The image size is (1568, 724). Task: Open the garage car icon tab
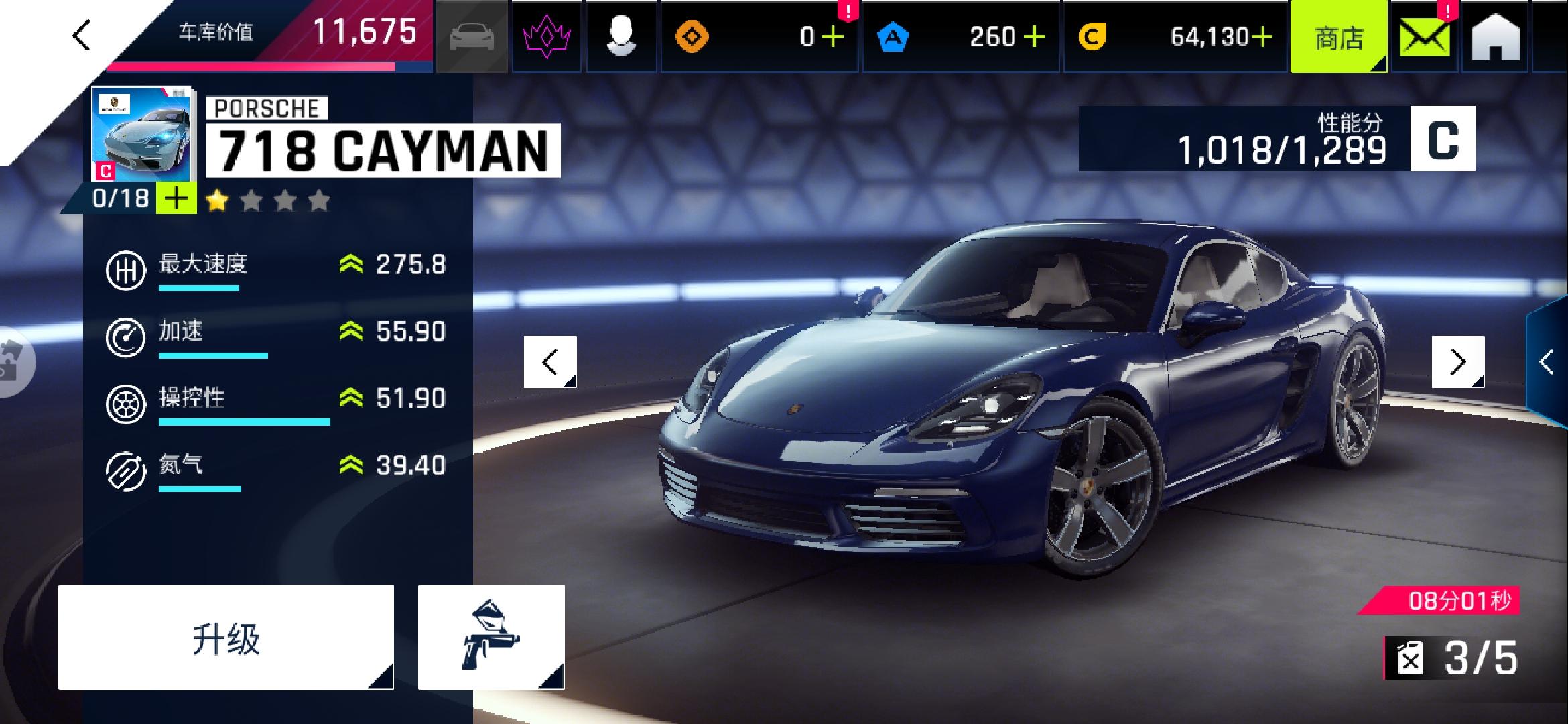click(472, 36)
